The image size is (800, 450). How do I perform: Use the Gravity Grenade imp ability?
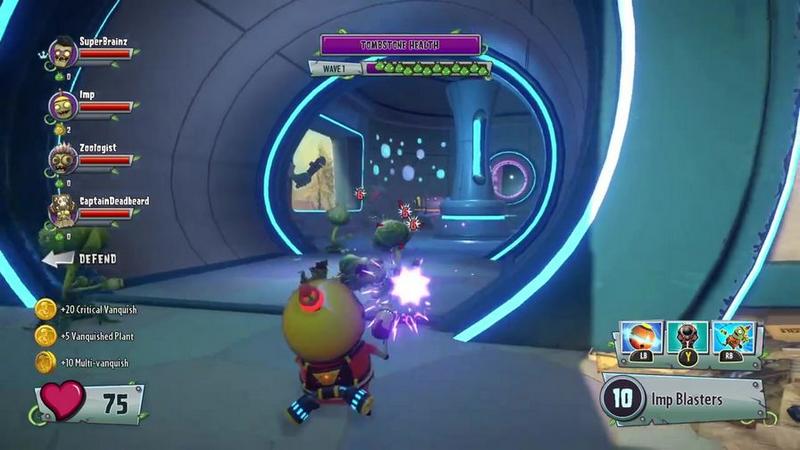click(689, 337)
